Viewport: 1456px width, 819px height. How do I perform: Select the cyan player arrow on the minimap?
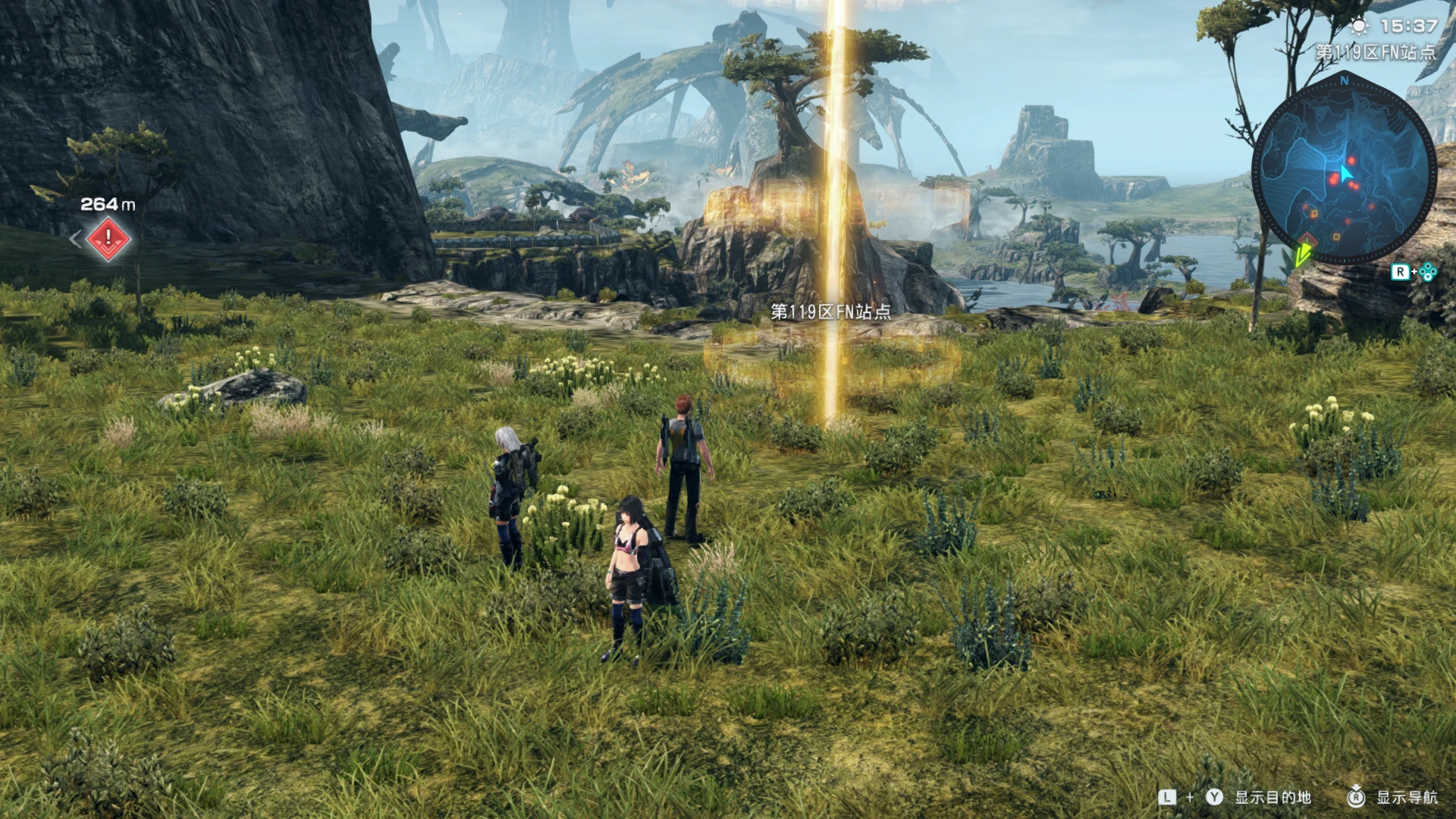(1346, 173)
